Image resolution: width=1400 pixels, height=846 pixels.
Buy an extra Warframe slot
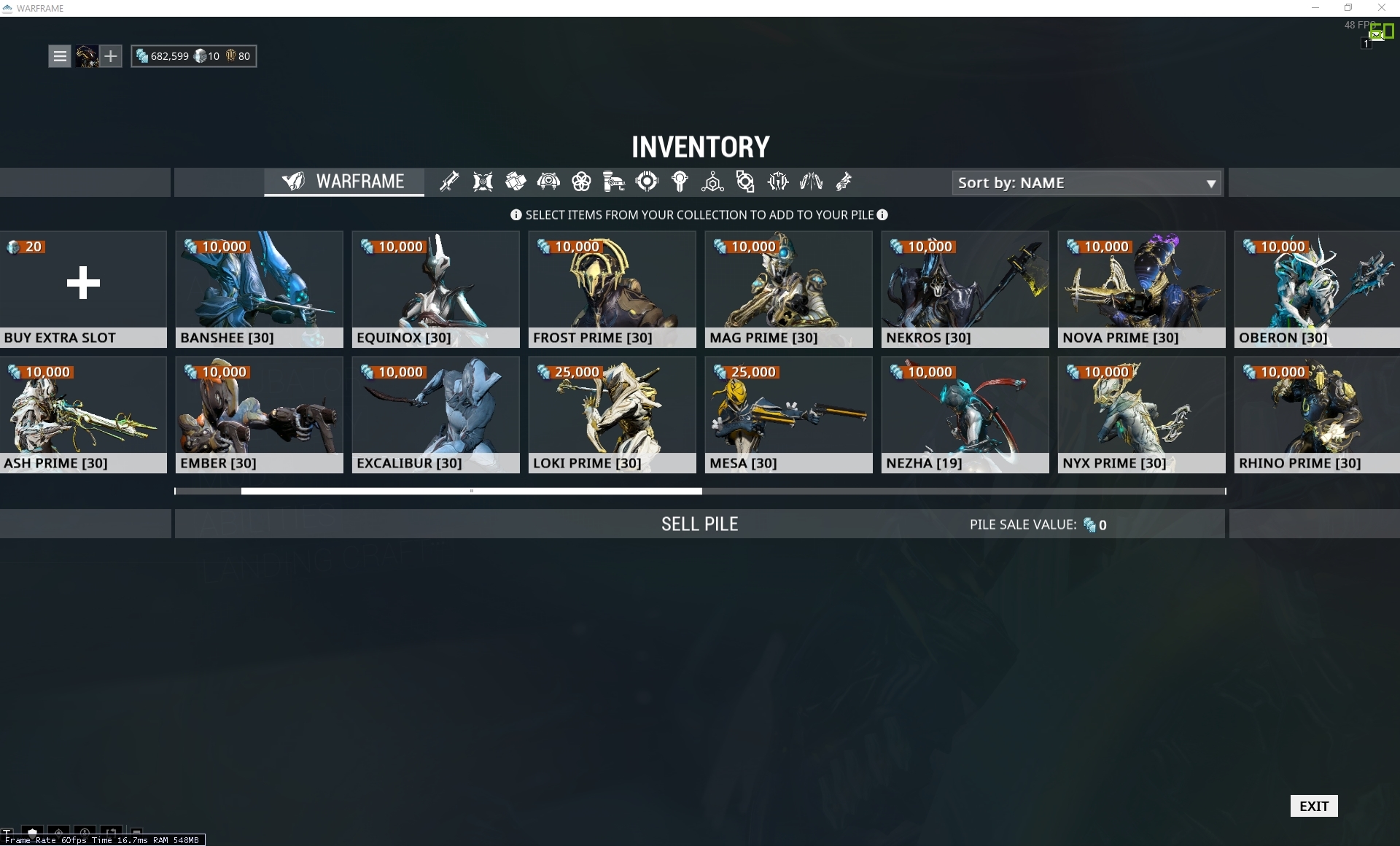pos(83,290)
